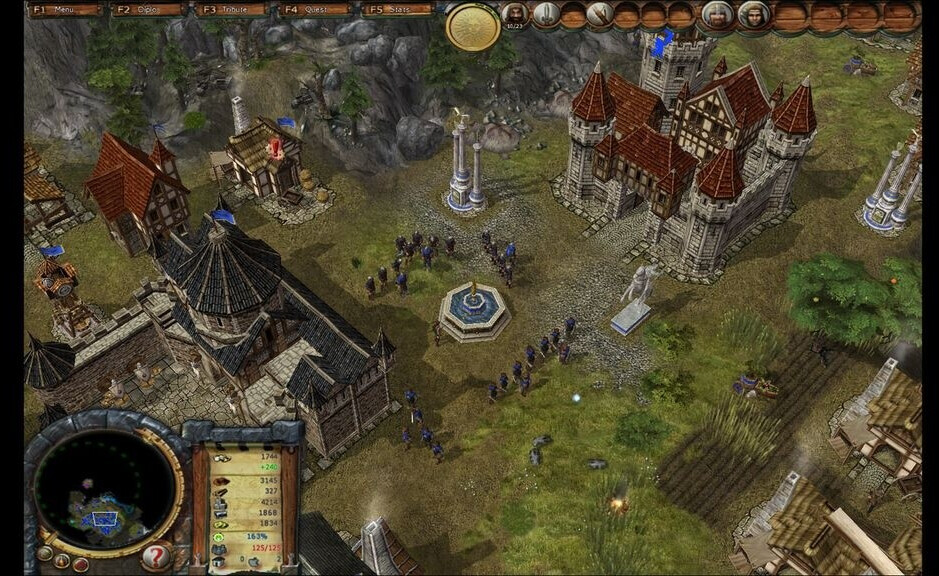Select the bow archer group slot
This screenshot has width=939, height=576.
pos(599,14)
